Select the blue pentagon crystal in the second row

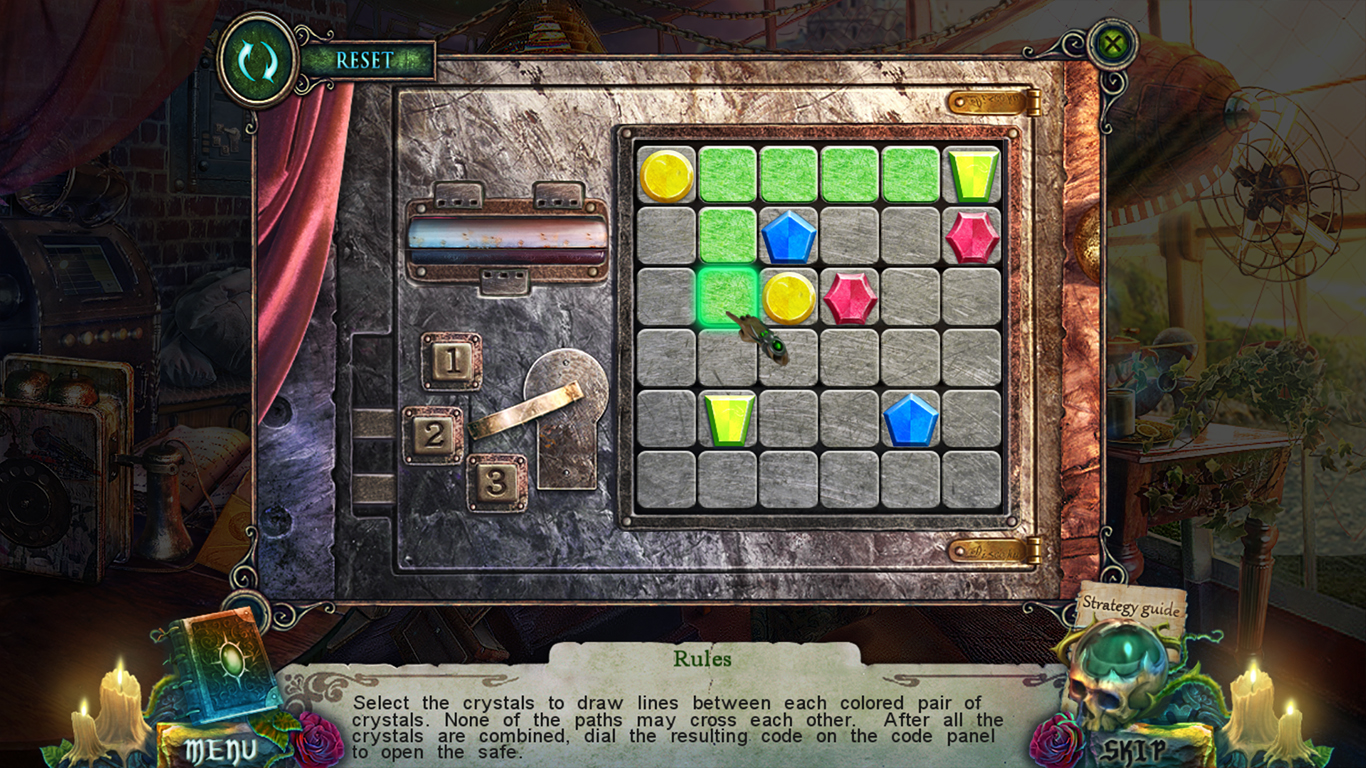(788, 235)
